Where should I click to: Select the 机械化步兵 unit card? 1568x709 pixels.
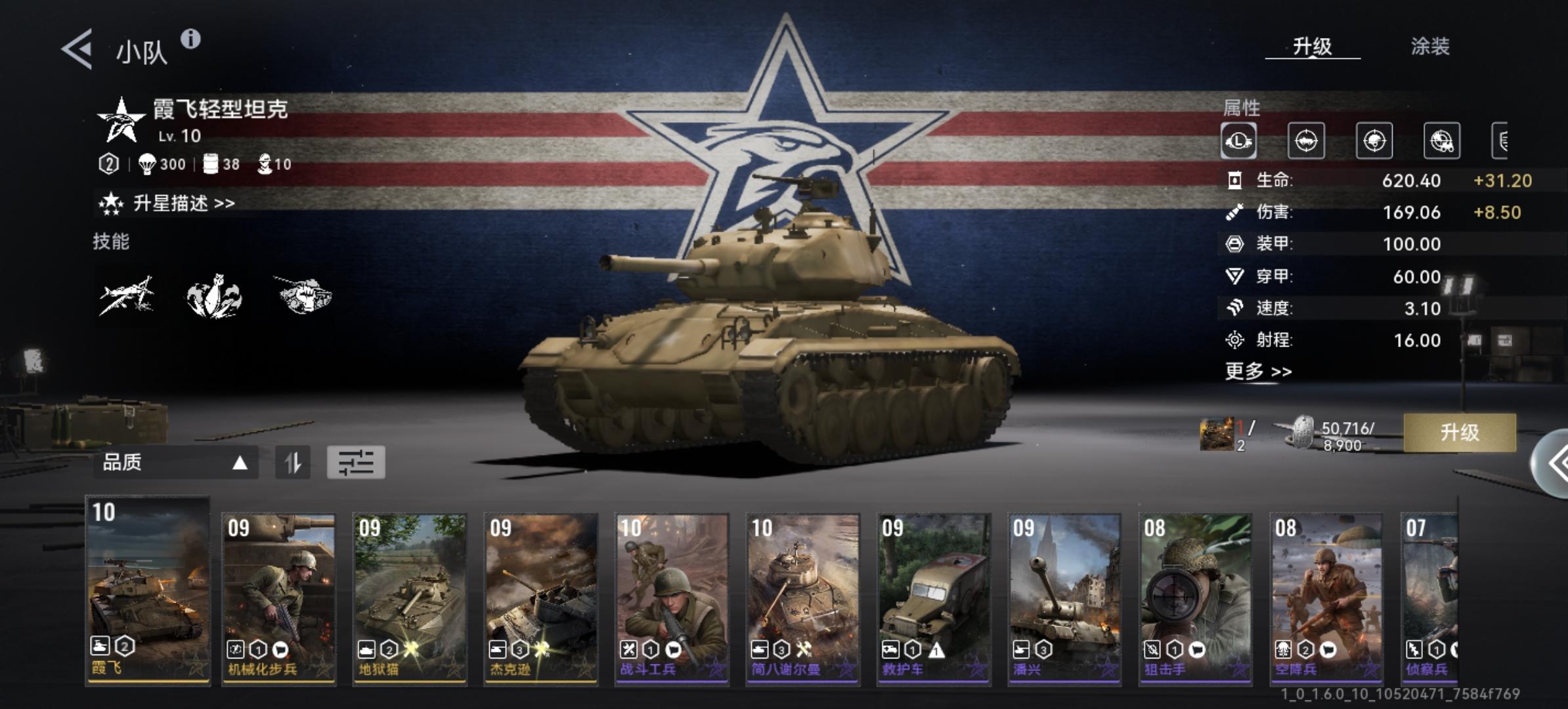[278, 599]
